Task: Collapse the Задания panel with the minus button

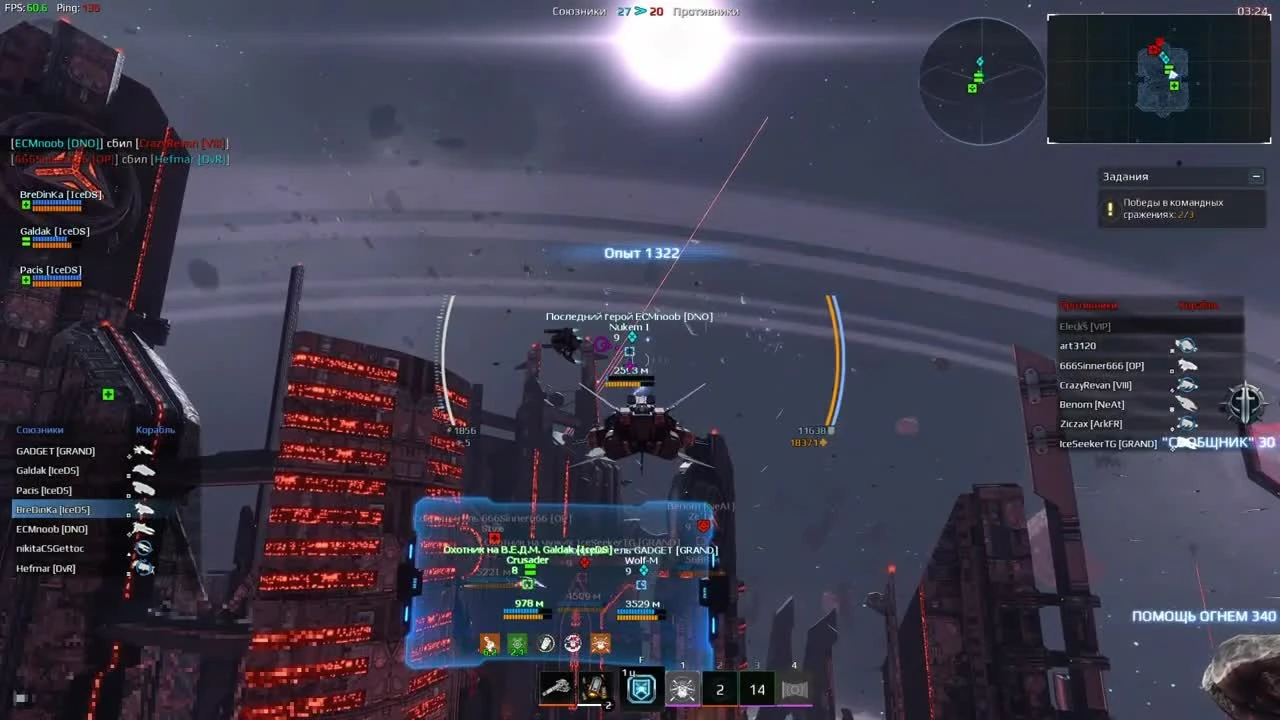Action: (1256, 176)
